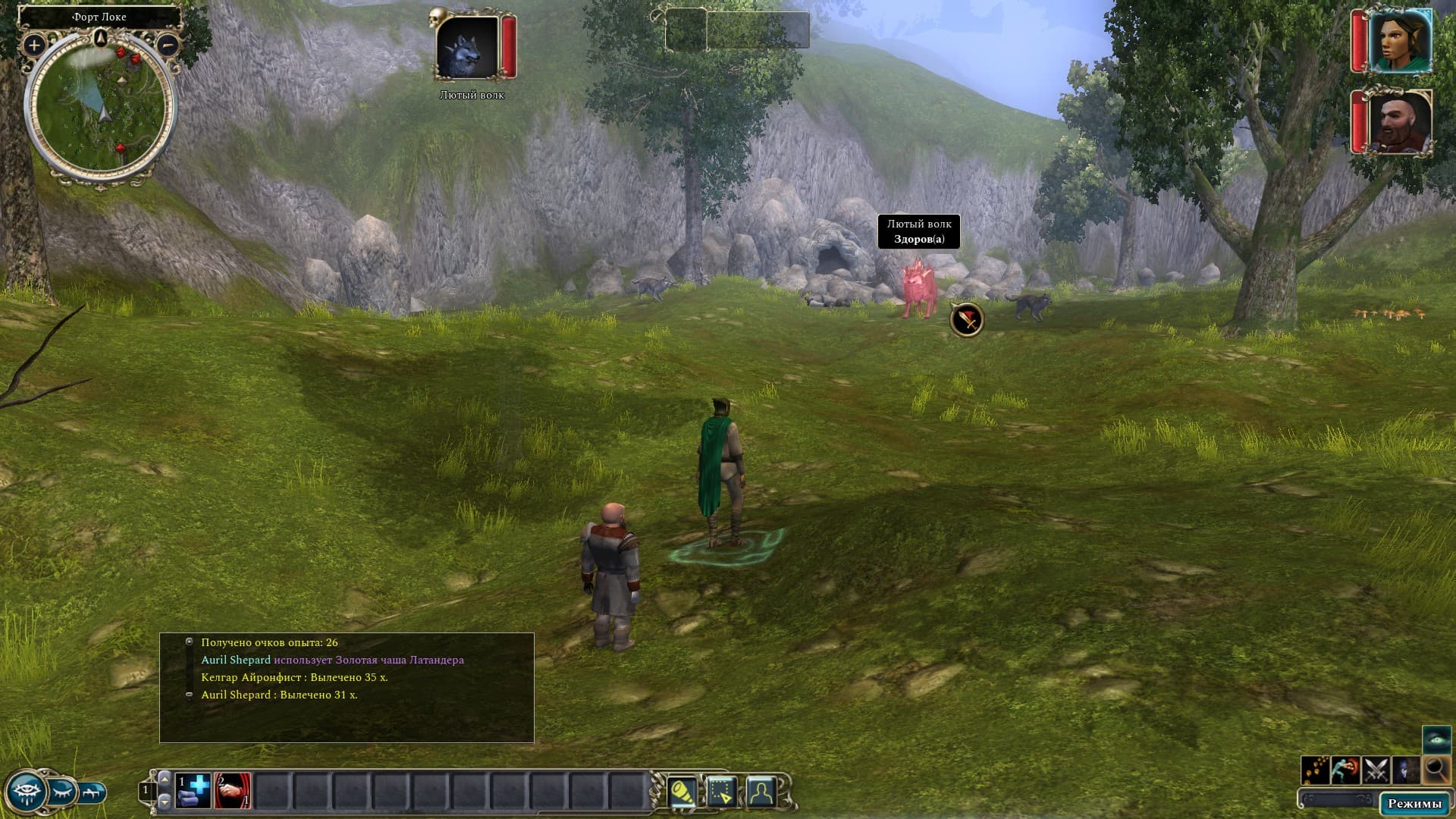This screenshot has height=819, width=1456.
Task: Activate the red hand ability in hotbar slot 2
Action: click(x=233, y=791)
